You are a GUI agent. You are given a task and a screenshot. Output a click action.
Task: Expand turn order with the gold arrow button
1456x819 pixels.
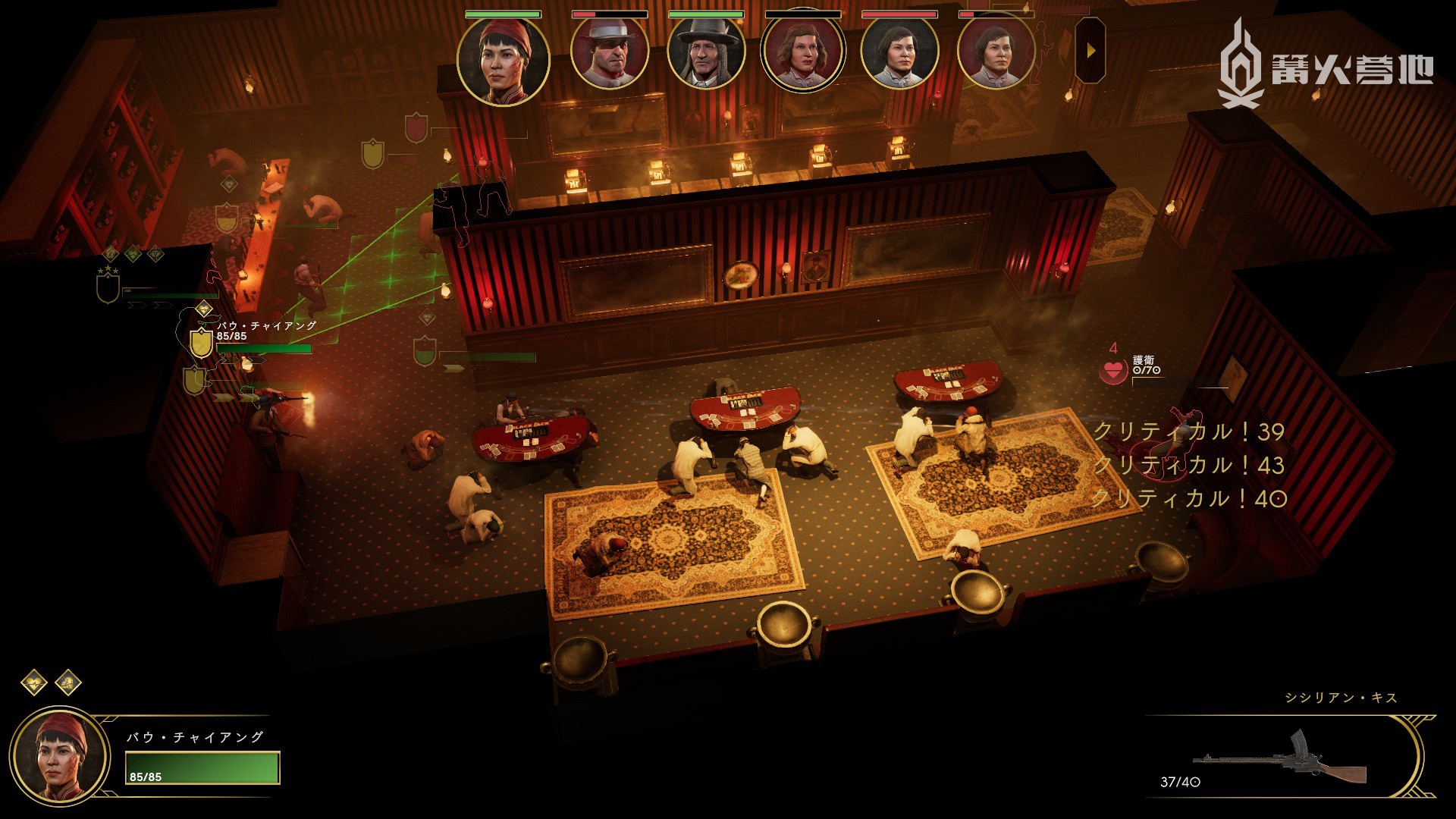point(1090,51)
